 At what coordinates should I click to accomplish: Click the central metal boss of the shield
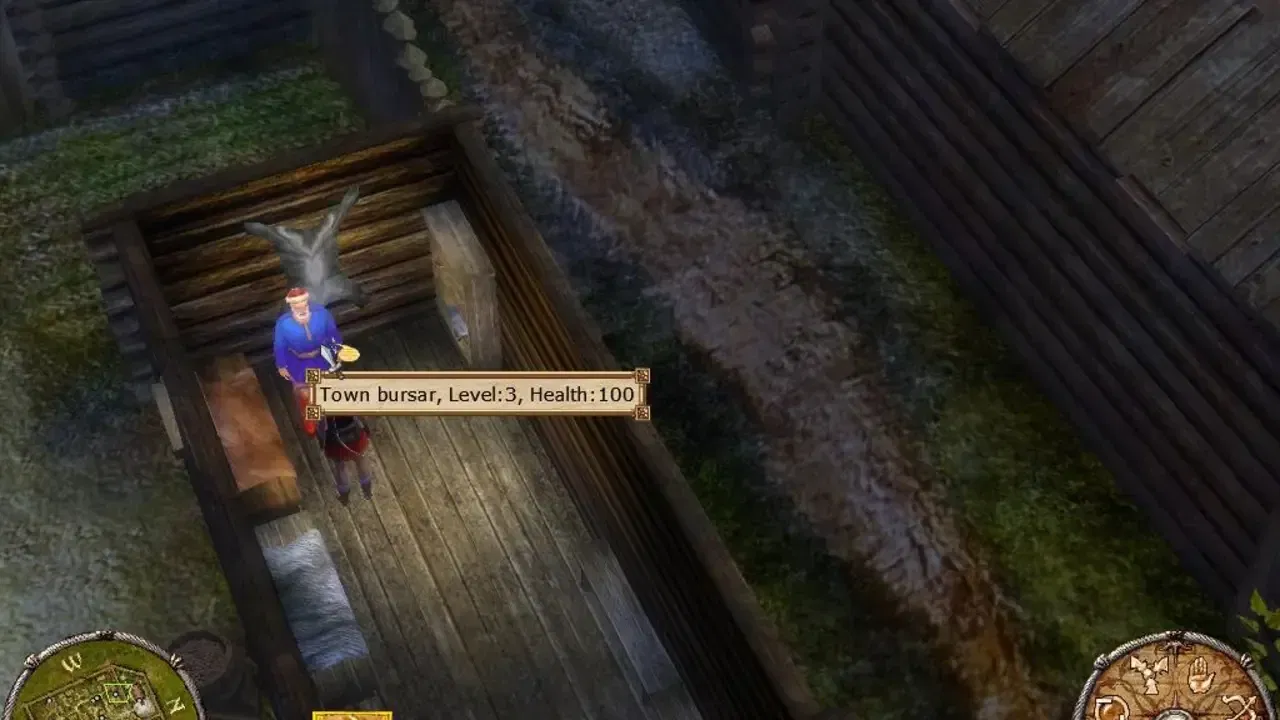1175,716
